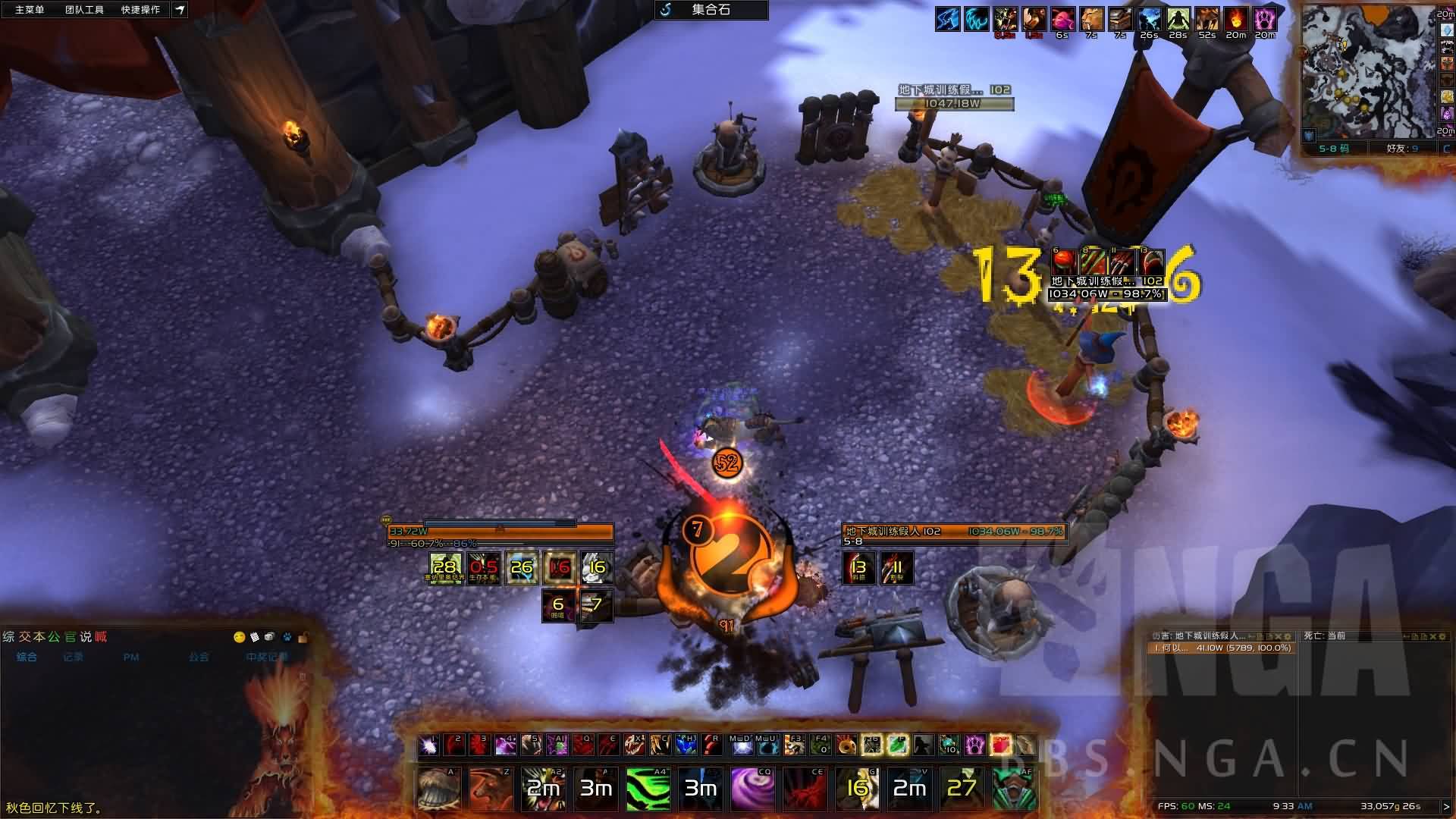1456x819 pixels.
Task: Click the dice roll chat icon
Action: (x=270, y=638)
